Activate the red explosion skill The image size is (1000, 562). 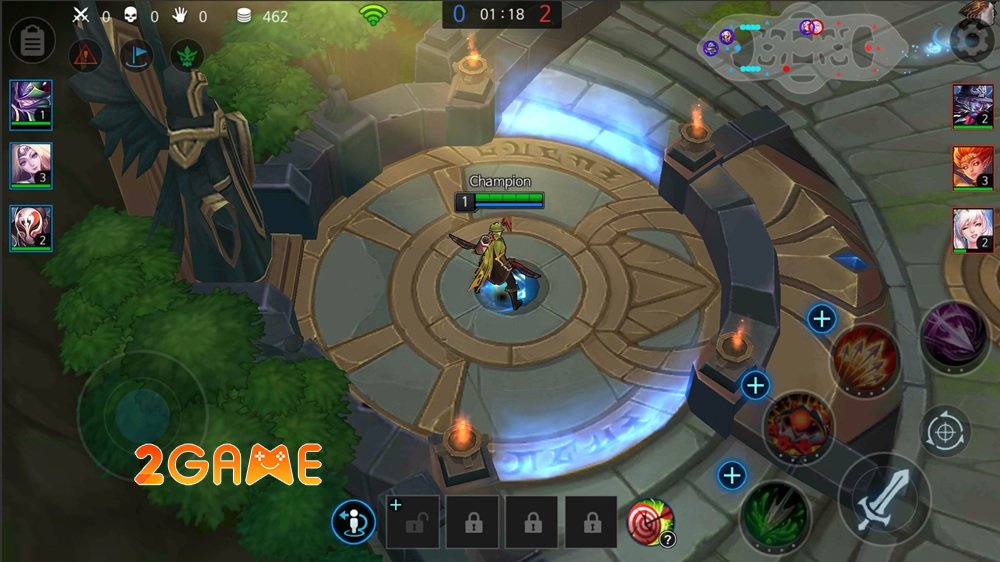tap(798, 427)
